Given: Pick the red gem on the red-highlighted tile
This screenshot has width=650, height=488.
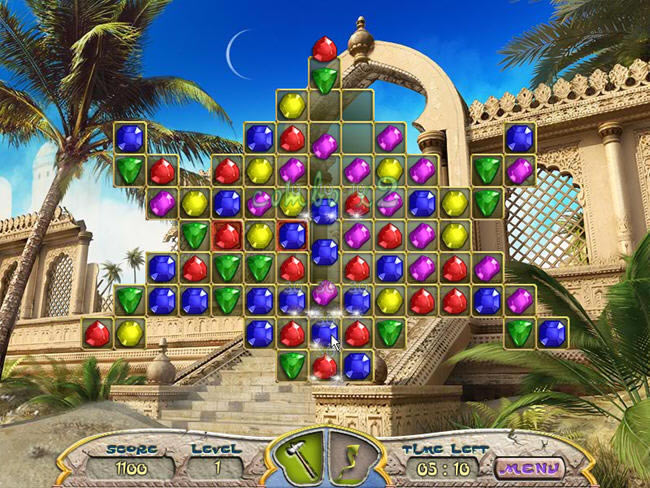Looking at the screenshot, I should tap(227, 235).
